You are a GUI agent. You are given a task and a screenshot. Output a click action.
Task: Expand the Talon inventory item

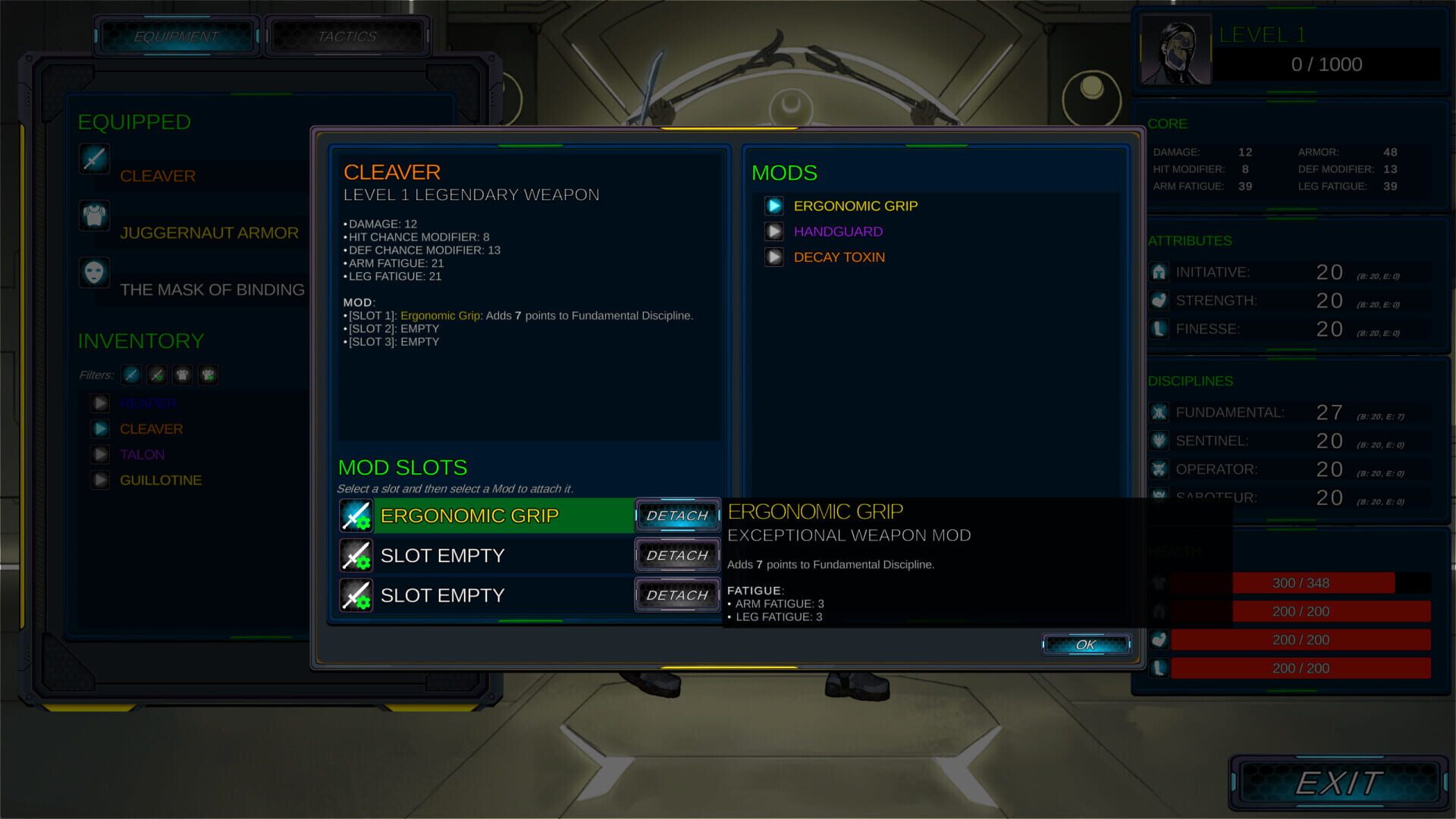pos(100,454)
